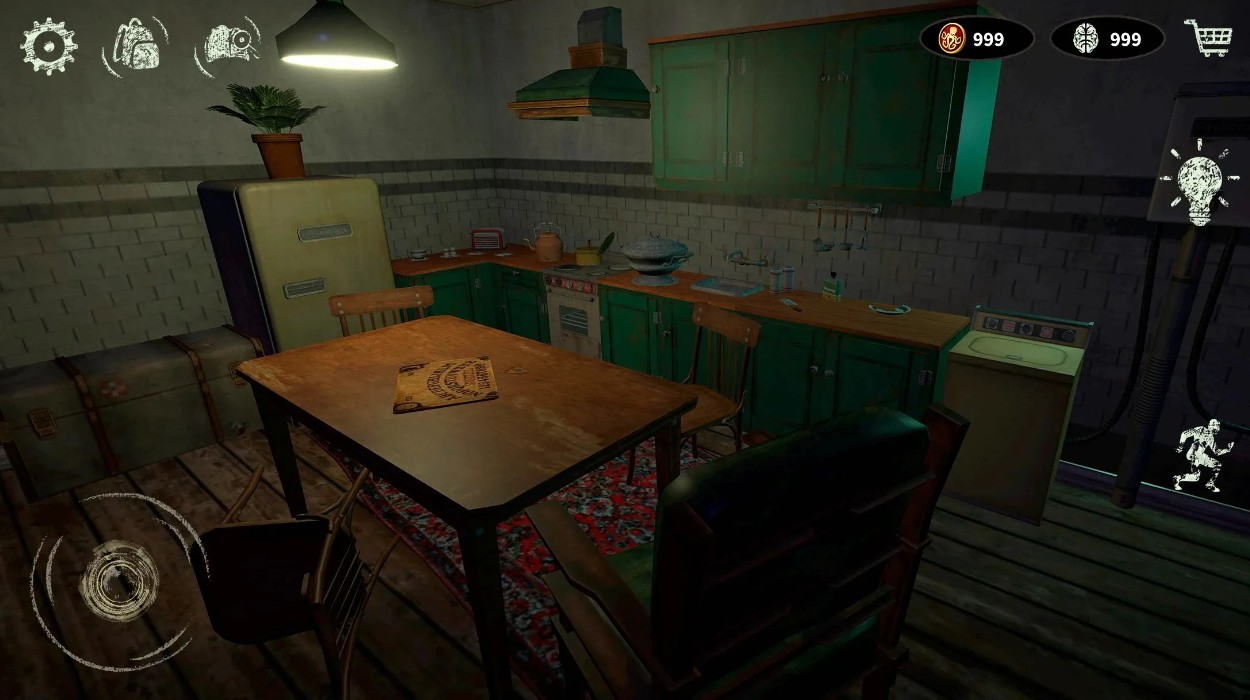Open the shopping cart store

(x=1207, y=38)
